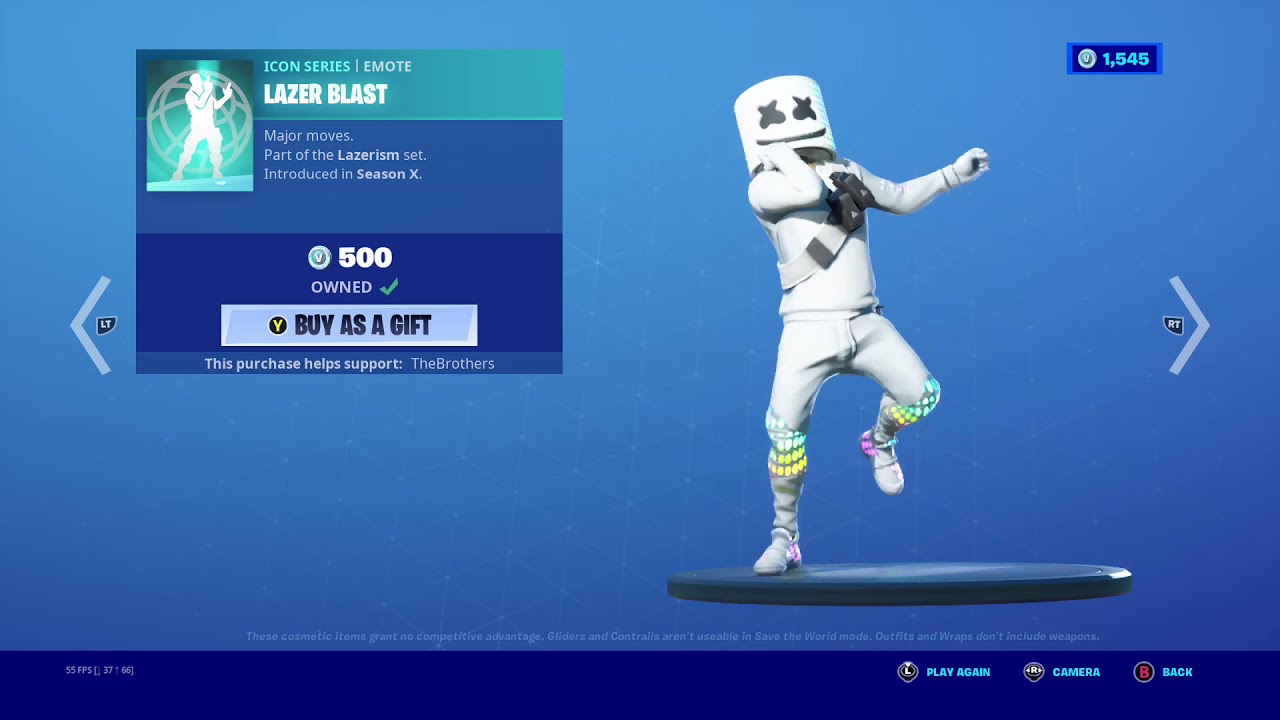Image resolution: width=1280 pixels, height=720 pixels.
Task: Click the V-Bucks coin beside the 500 price
Action: [x=320, y=257]
